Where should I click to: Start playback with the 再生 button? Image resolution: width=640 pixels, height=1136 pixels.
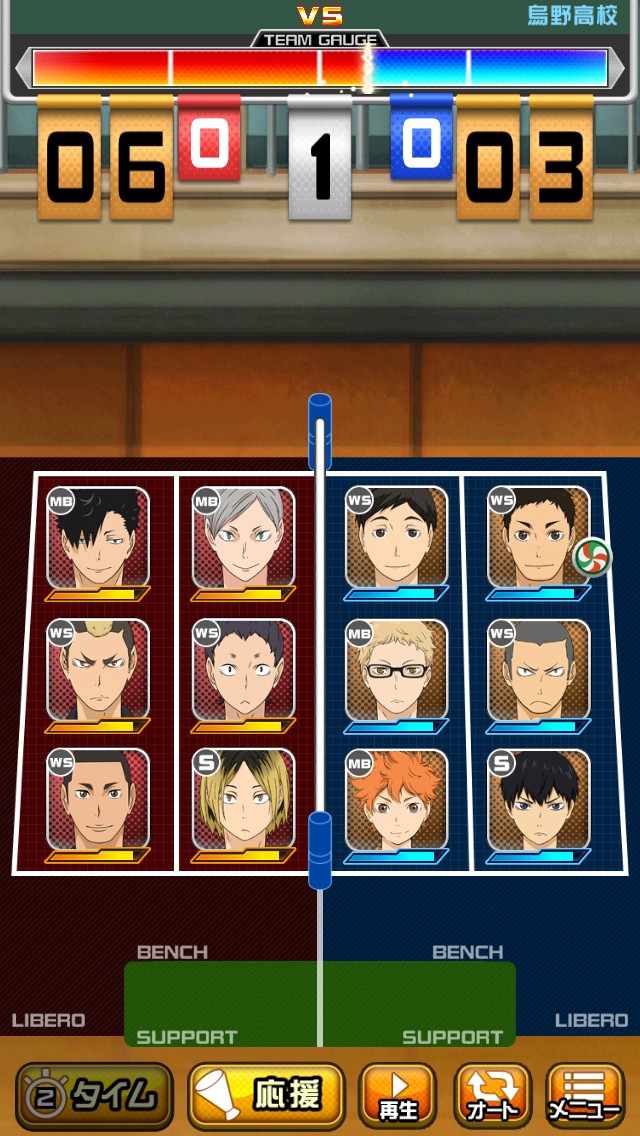pyautogui.click(x=397, y=1096)
